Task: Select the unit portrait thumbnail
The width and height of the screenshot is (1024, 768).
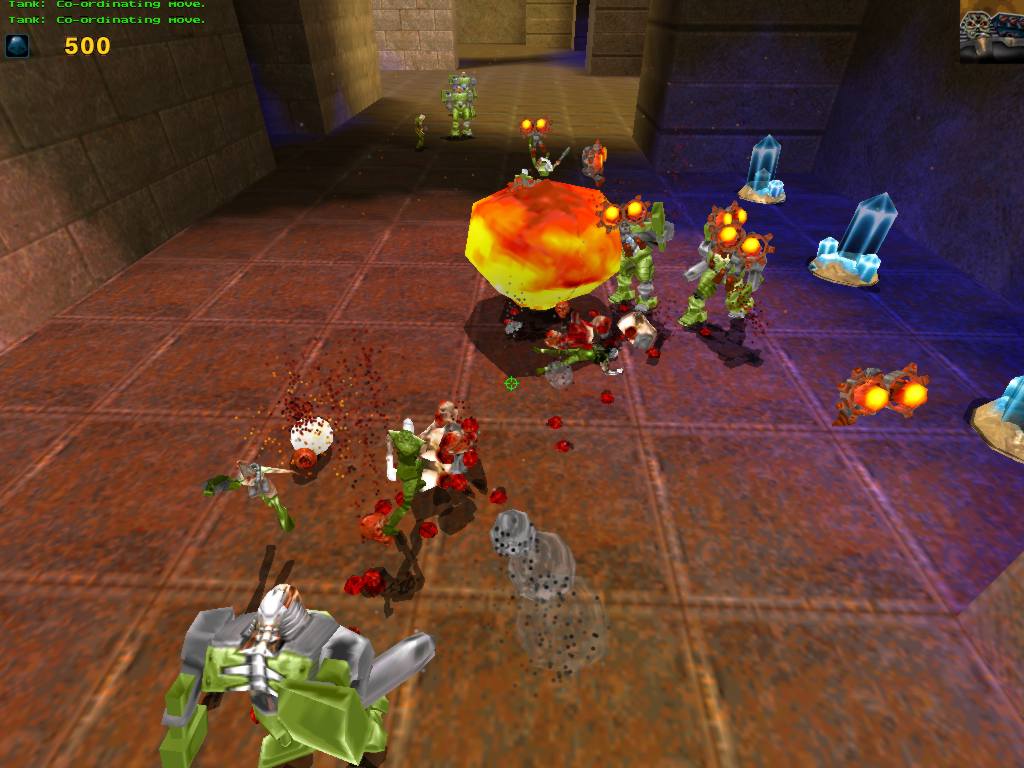Action: 991,32
